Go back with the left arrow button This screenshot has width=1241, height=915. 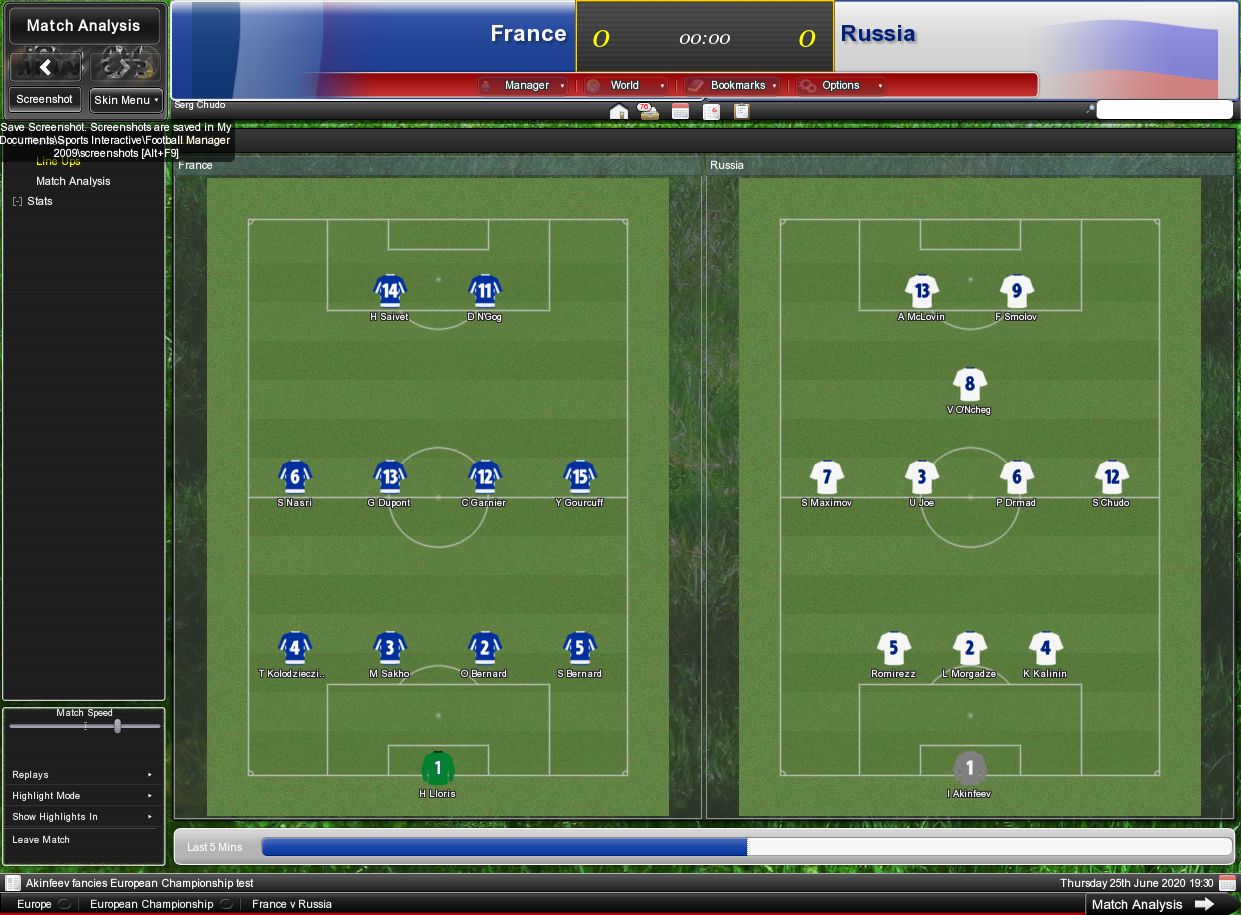(45, 67)
